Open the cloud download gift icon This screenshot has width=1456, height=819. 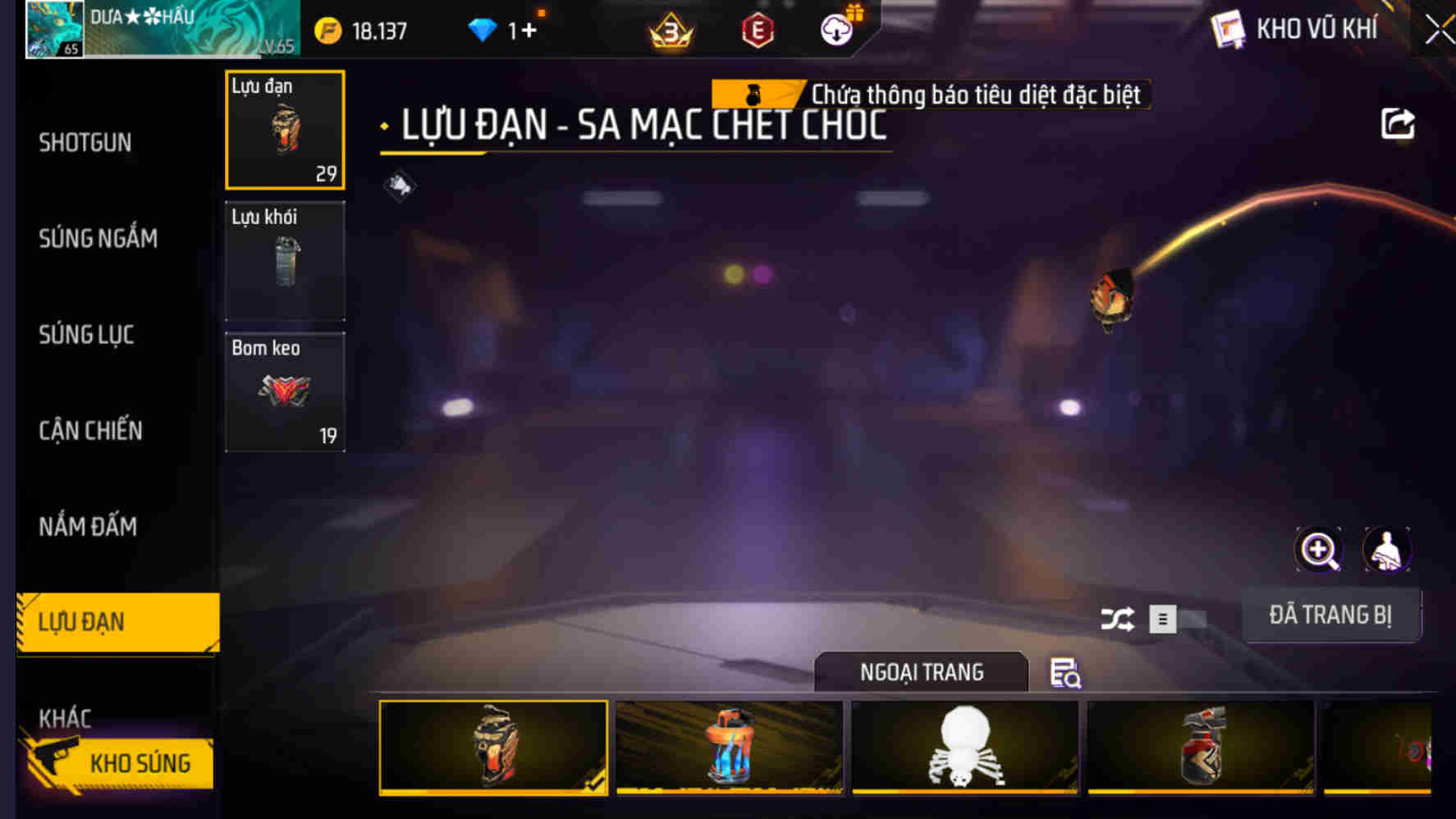pyautogui.click(x=836, y=30)
